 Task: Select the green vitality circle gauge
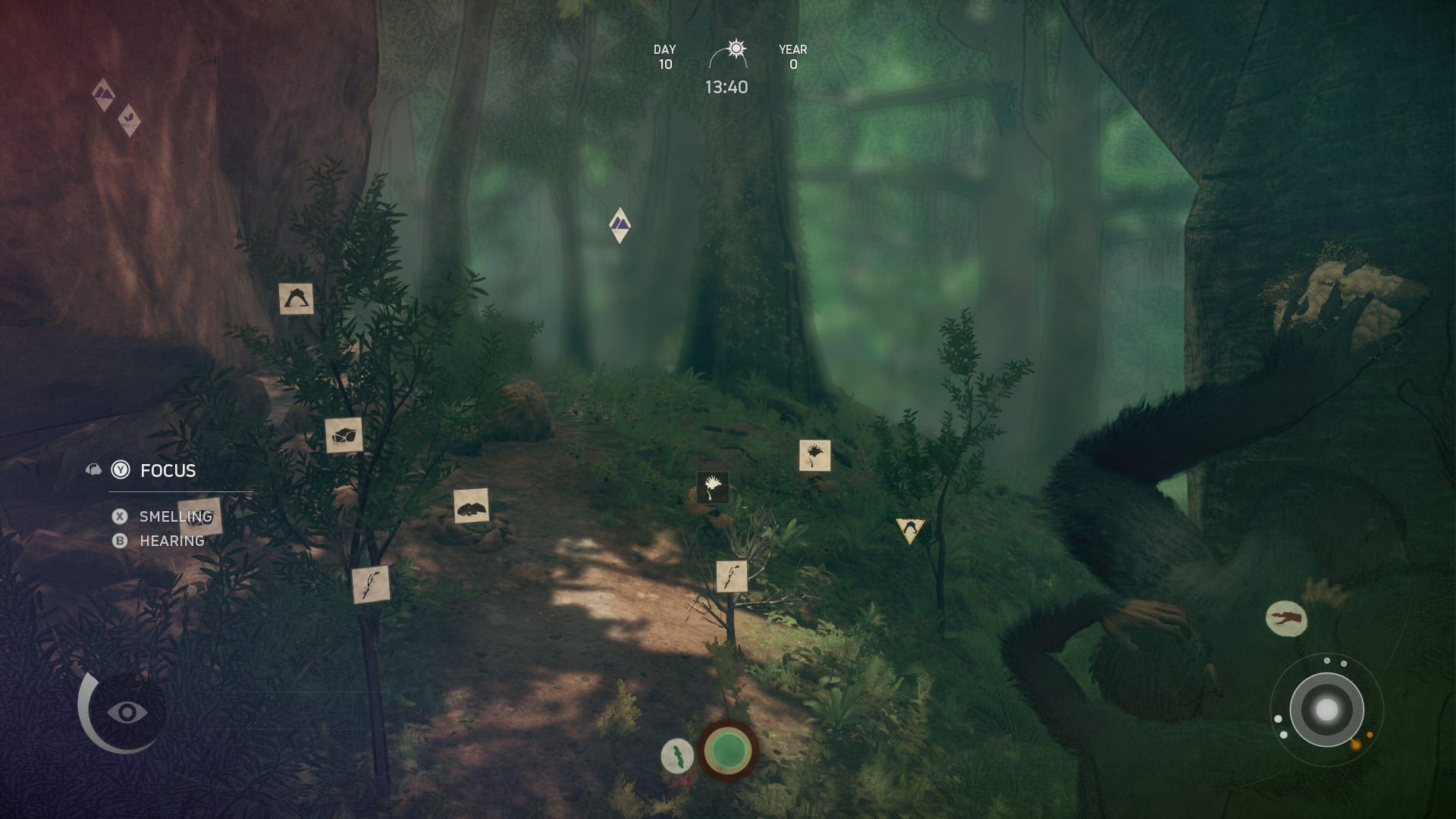pyautogui.click(x=728, y=750)
